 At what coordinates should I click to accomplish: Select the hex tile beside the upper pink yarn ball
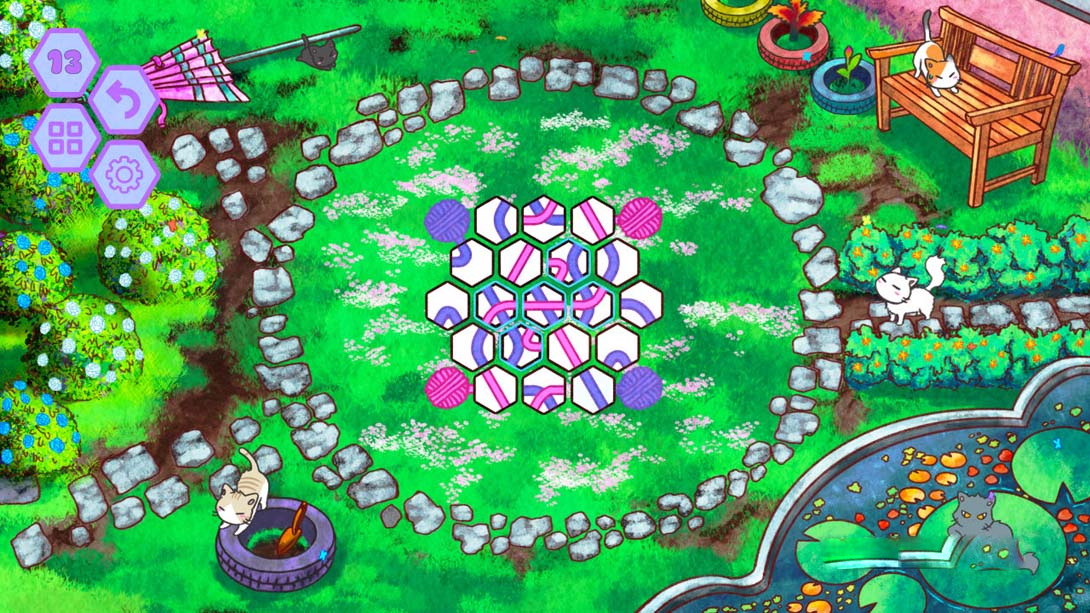[x=593, y=220]
